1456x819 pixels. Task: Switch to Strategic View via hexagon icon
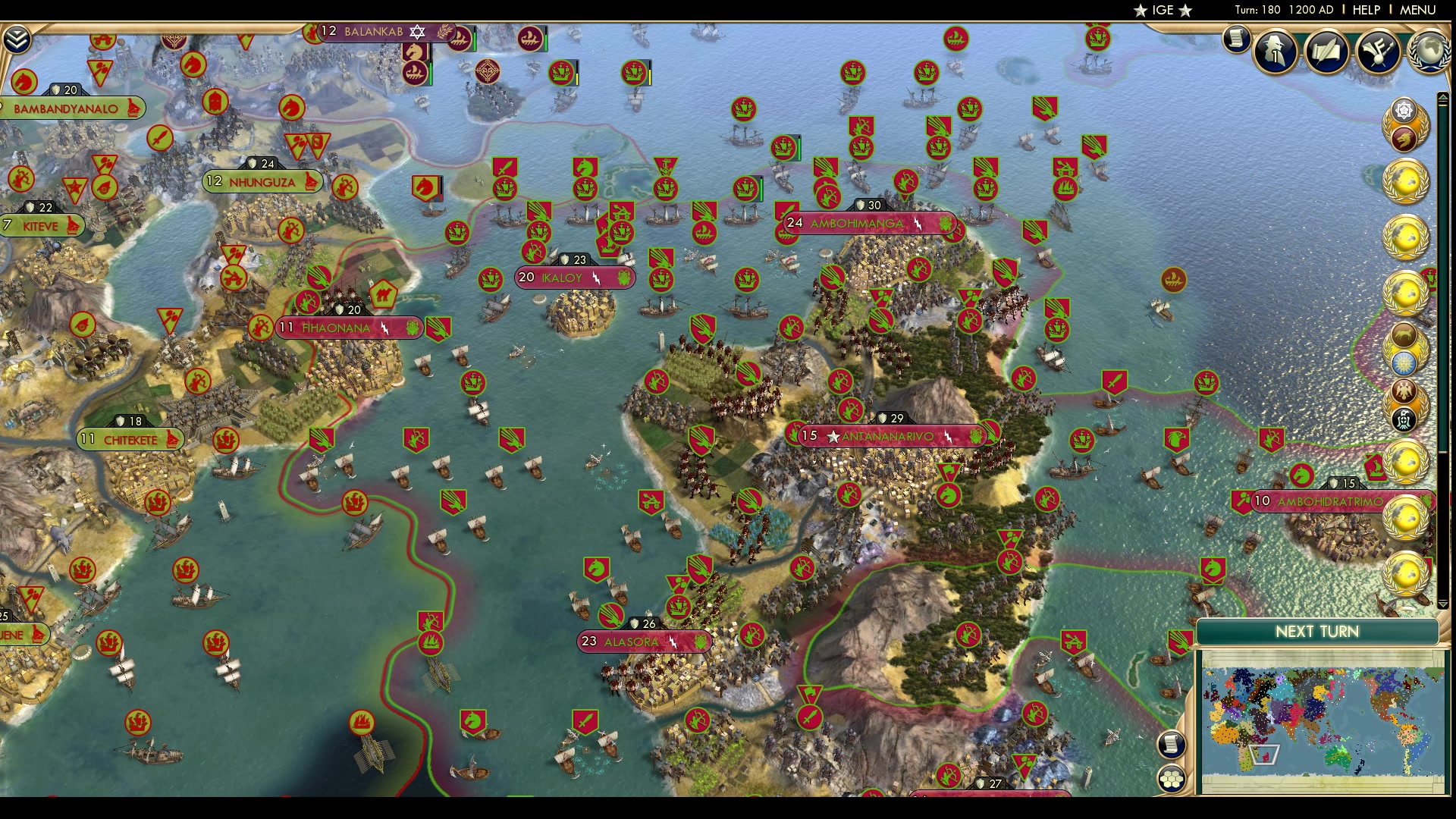(1172, 779)
